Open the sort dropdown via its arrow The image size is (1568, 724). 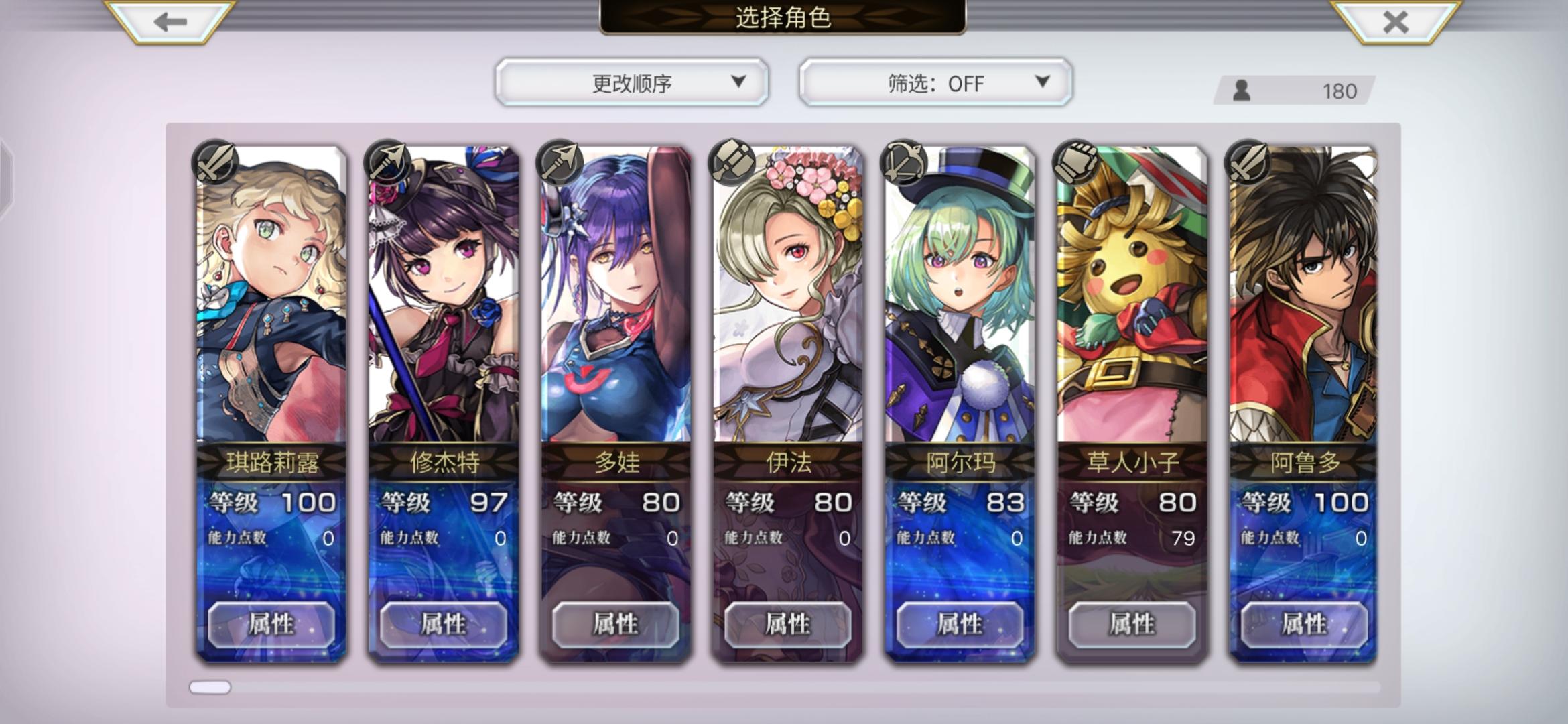[x=740, y=83]
